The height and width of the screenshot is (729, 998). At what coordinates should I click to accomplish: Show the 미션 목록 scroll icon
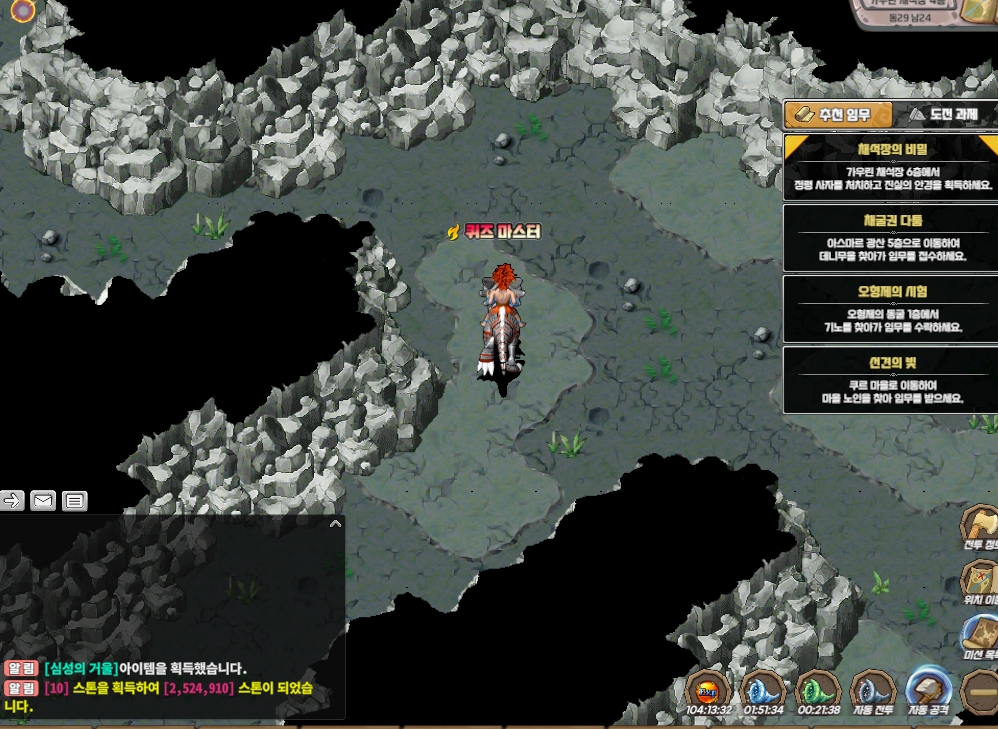click(979, 636)
